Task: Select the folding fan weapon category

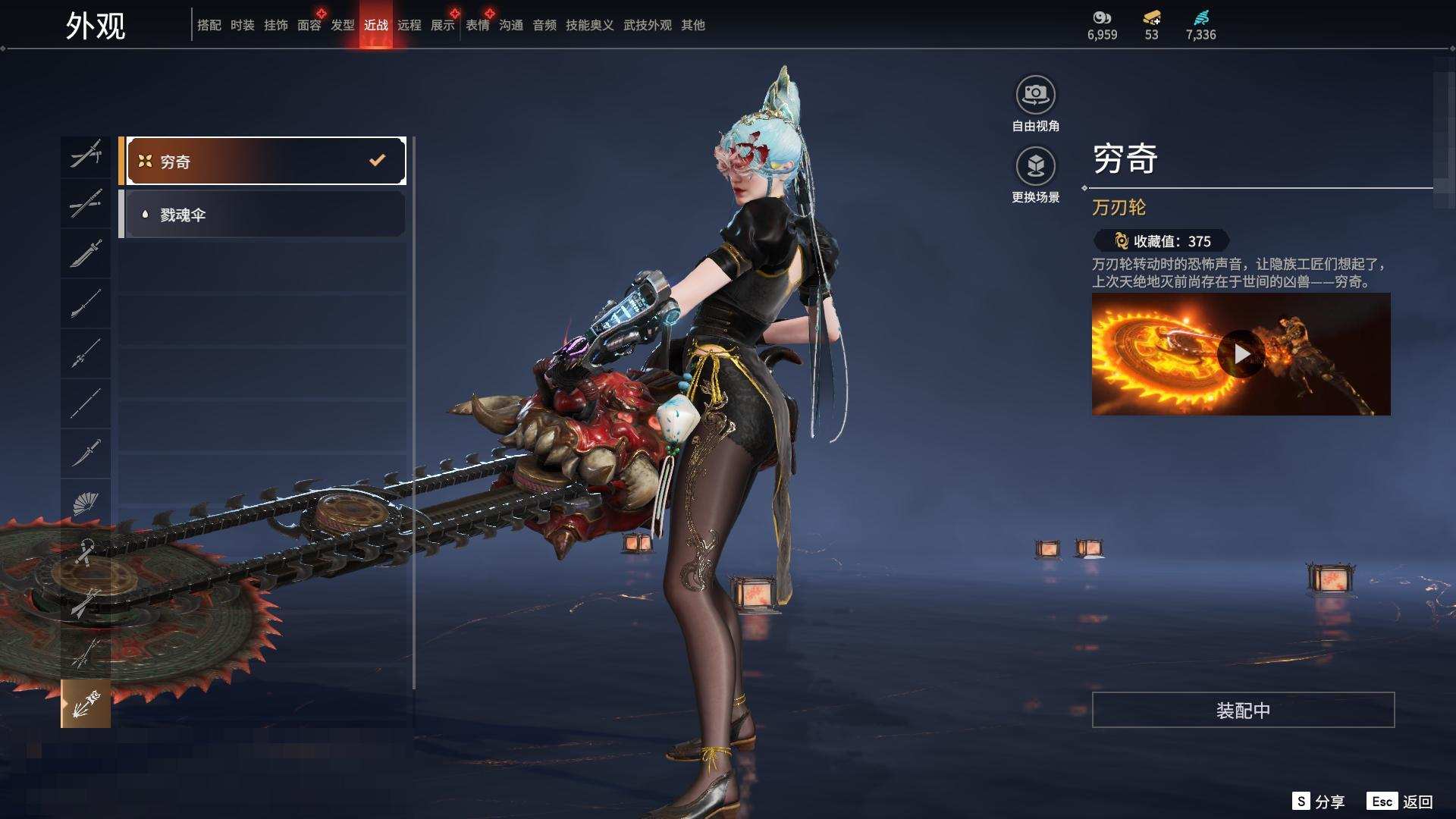Action: tap(86, 503)
